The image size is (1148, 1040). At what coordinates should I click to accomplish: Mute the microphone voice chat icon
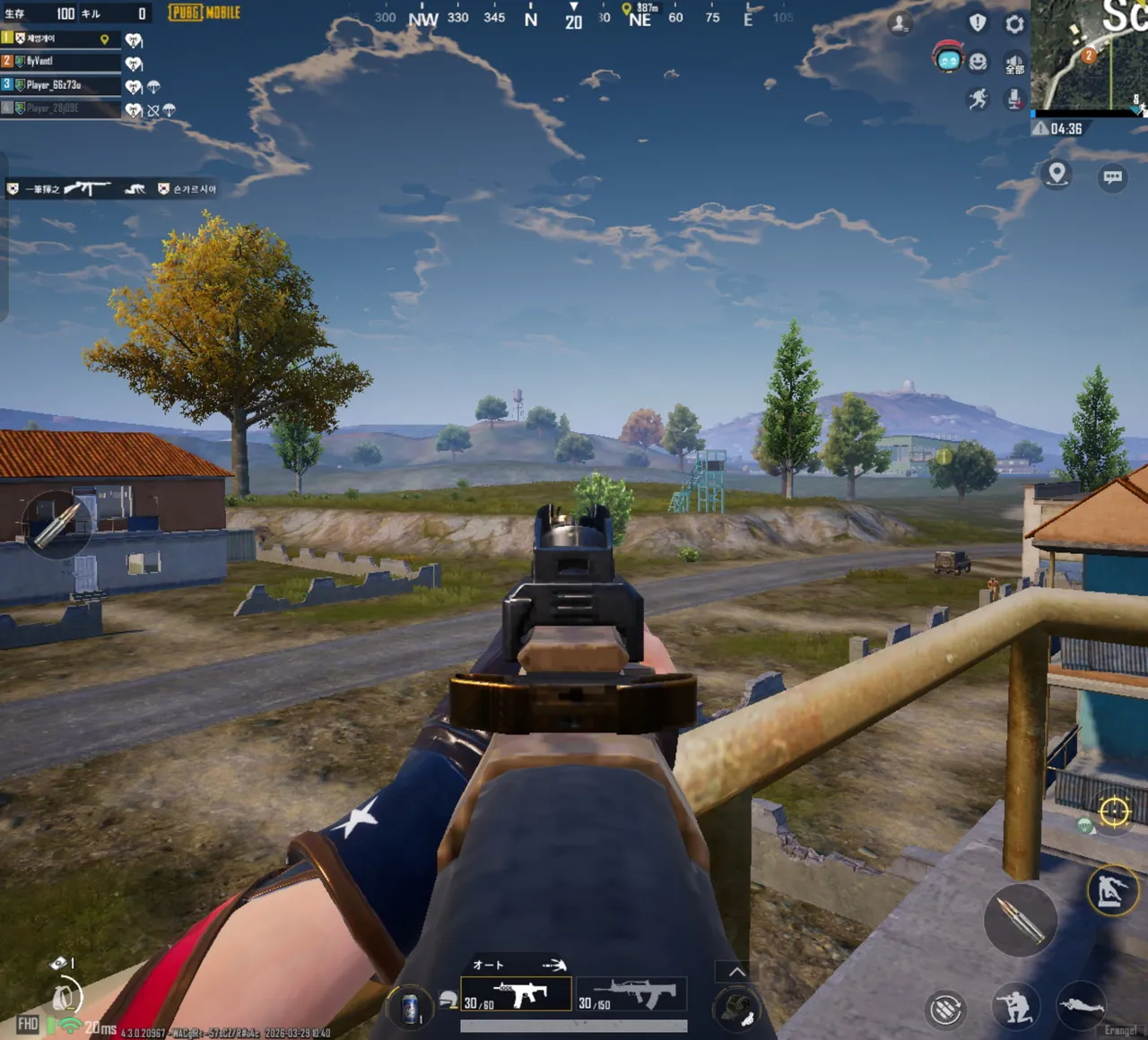coord(1013,99)
